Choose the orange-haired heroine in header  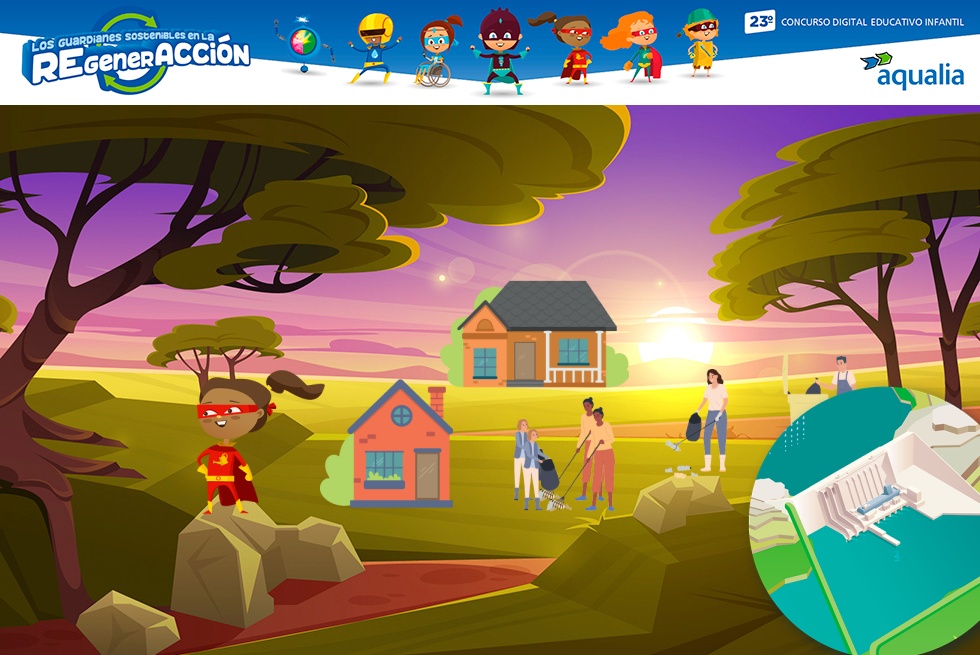click(634, 47)
